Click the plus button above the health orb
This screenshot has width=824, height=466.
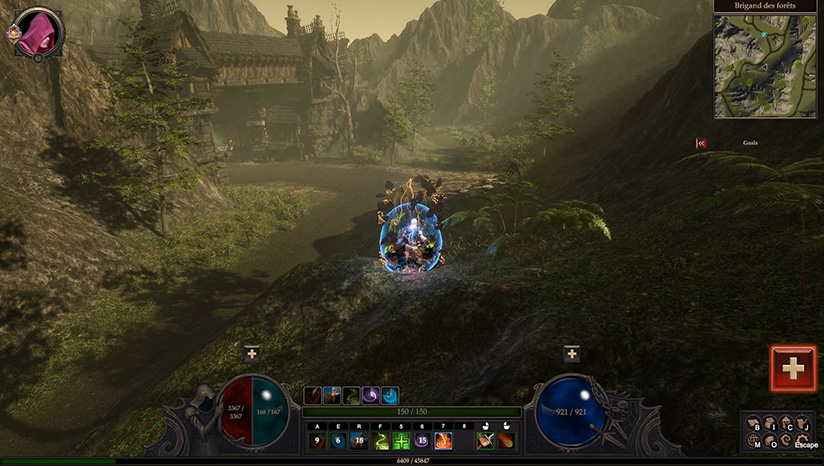tap(251, 352)
